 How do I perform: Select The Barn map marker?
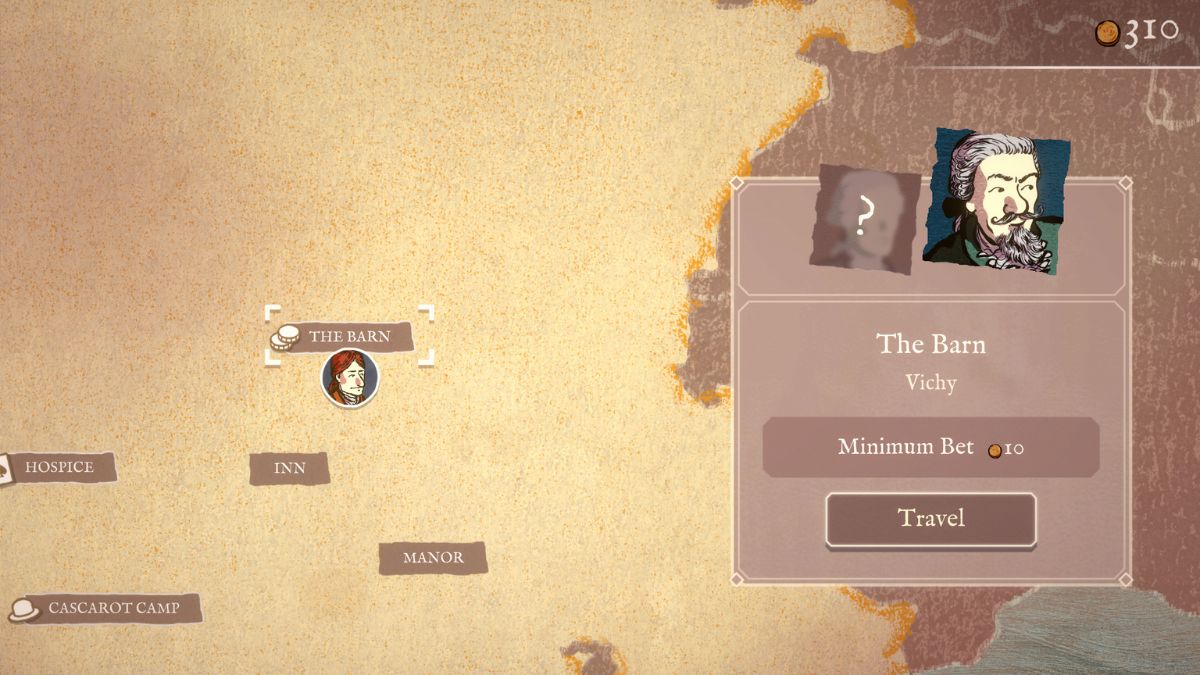click(x=348, y=336)
